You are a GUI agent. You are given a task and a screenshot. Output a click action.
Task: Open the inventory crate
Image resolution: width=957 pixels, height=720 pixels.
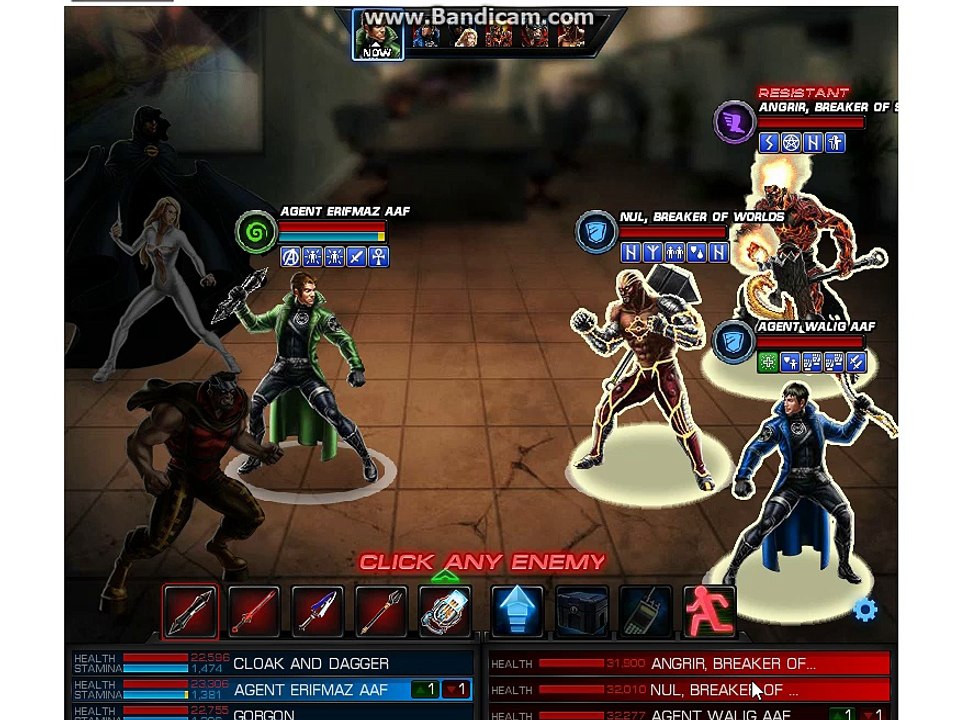pos(581,611)
